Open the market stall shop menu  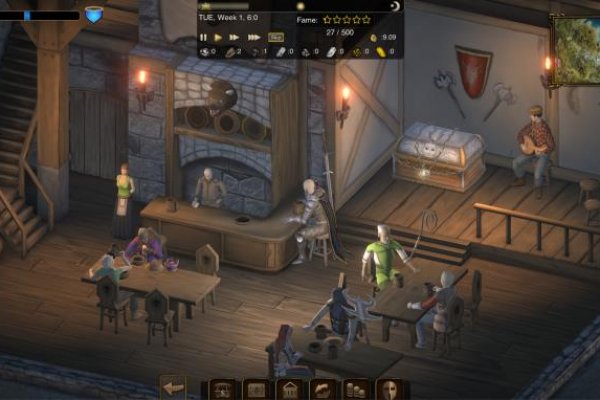coord(221,389)
